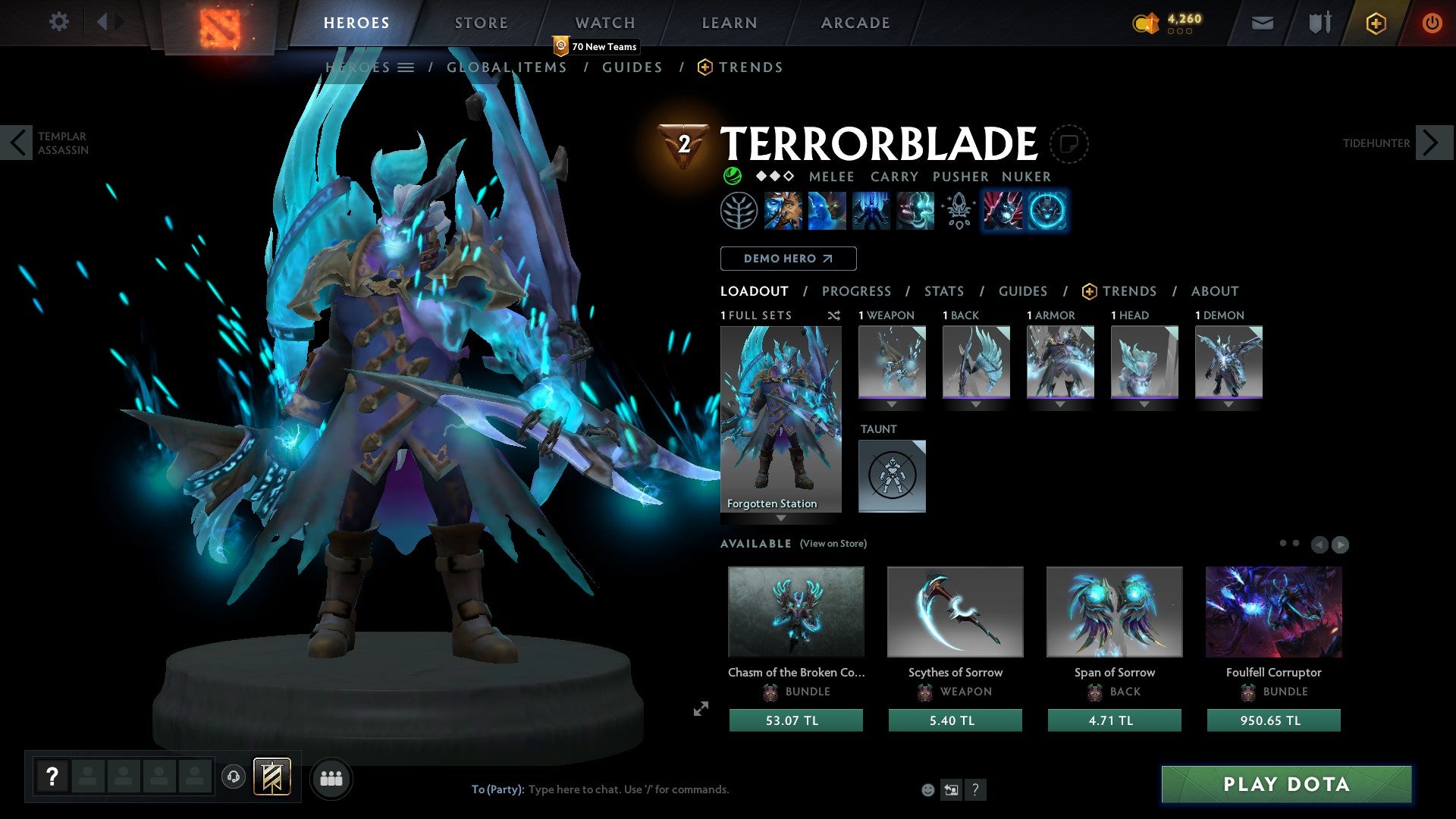Screen dimensions: 1456x819
Task: Open the WATCH menu item
Action: coord(605,22)
